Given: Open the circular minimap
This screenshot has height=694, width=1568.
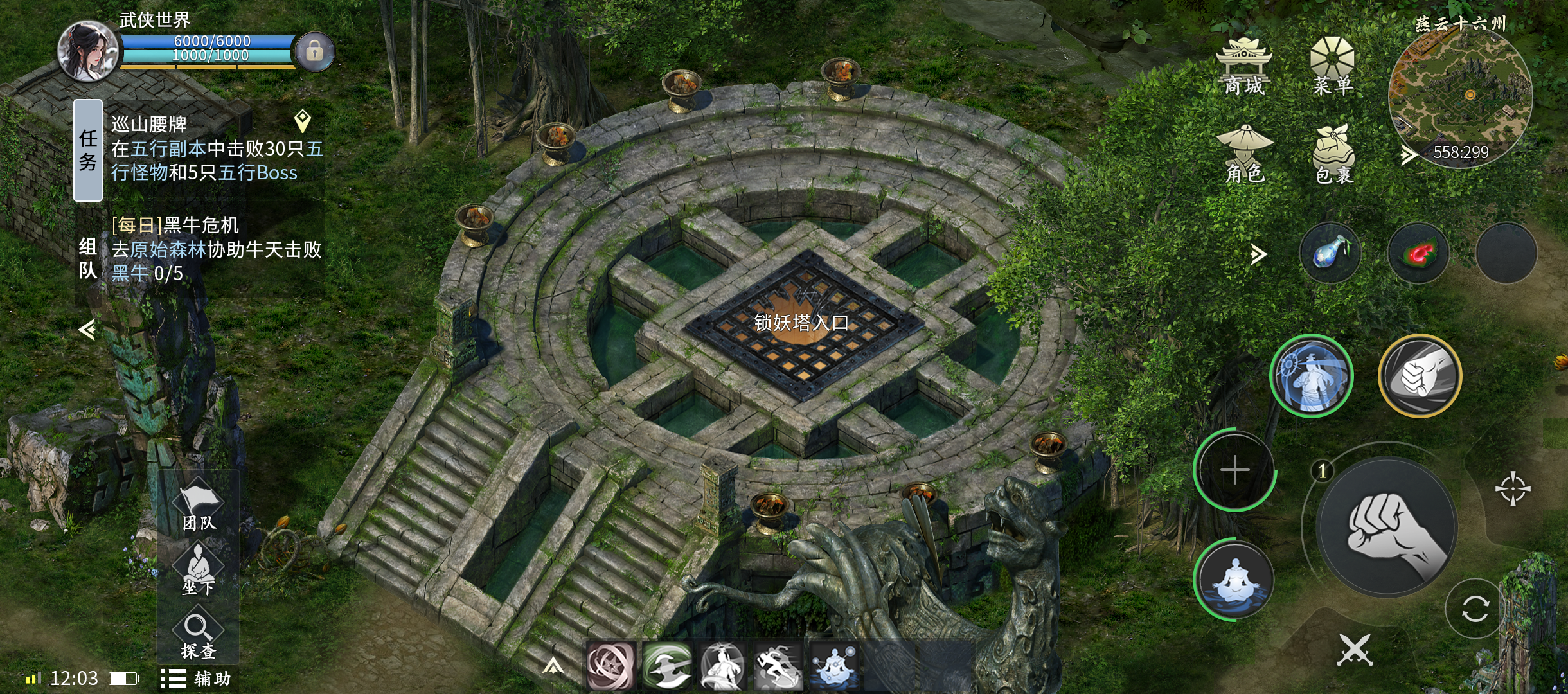Looking at the screenshot, I should tap(1460, 96).
